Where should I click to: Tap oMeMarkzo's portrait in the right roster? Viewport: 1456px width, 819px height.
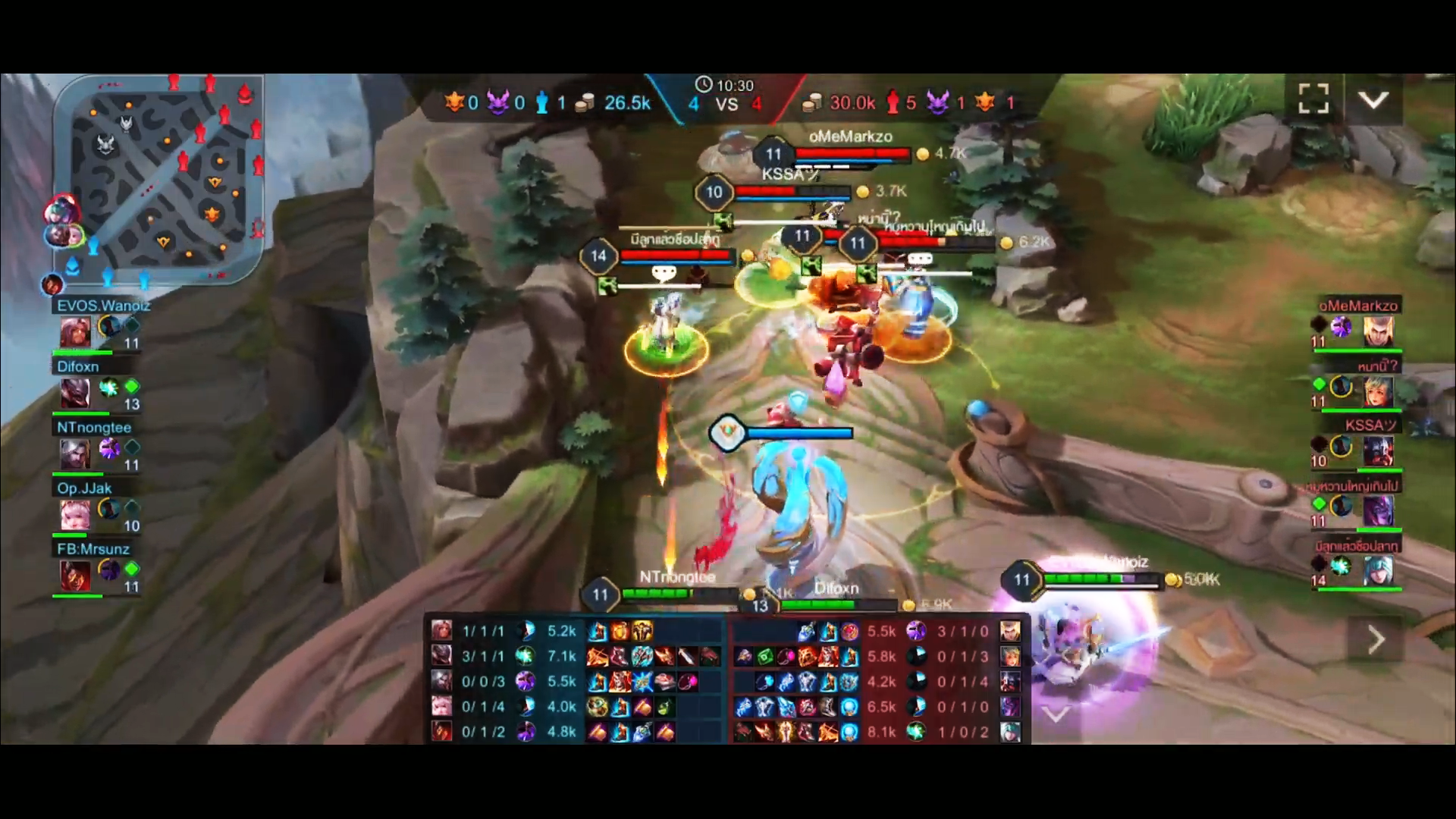click(1379, 331)
